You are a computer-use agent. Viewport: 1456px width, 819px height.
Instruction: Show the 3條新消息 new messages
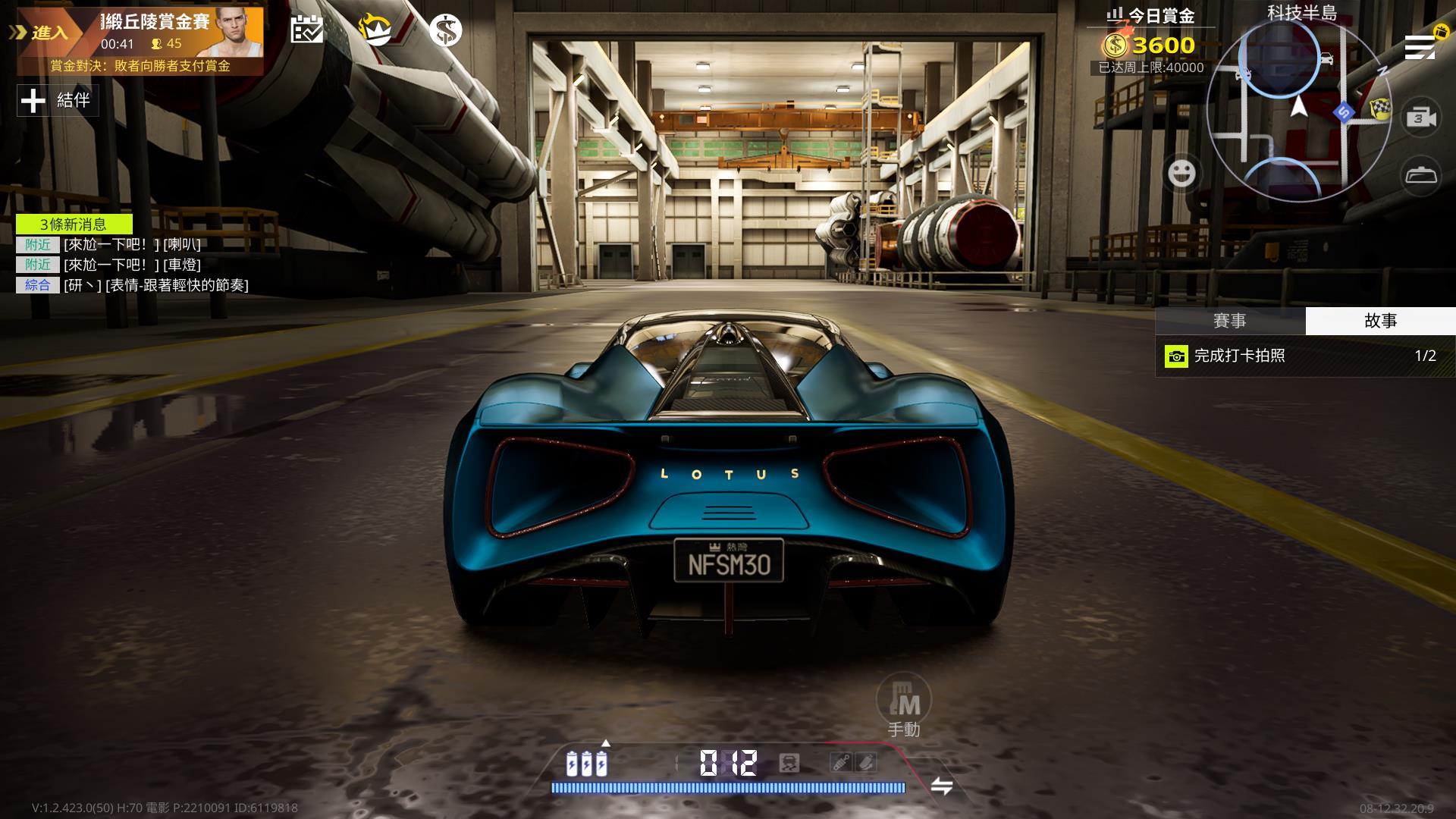pos(74,224)
